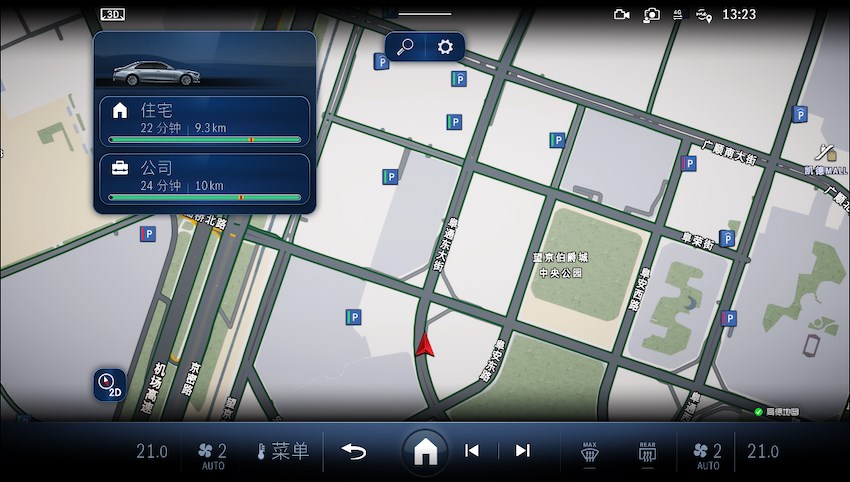Toggle the 2D compass map view
Viewport: 850px width, 482px height.
[109, 384]
